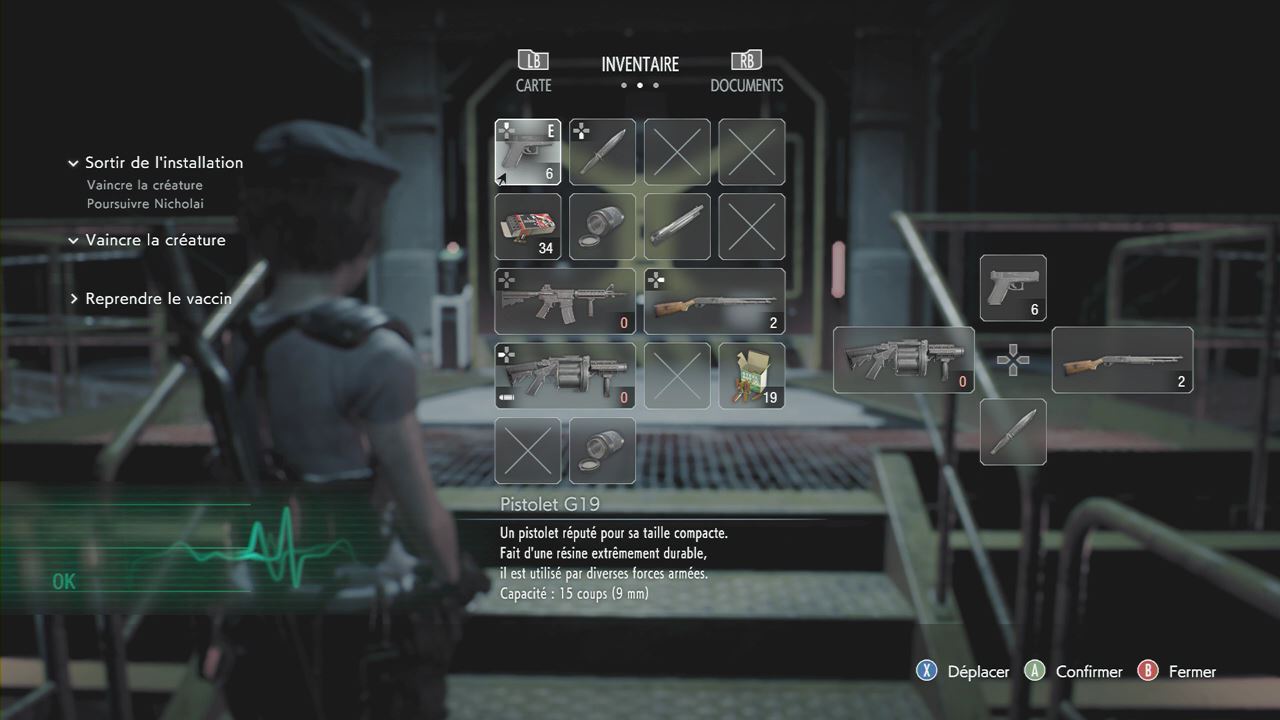Select the grenade launcher in the inventory grid

(x=565, y=376)
